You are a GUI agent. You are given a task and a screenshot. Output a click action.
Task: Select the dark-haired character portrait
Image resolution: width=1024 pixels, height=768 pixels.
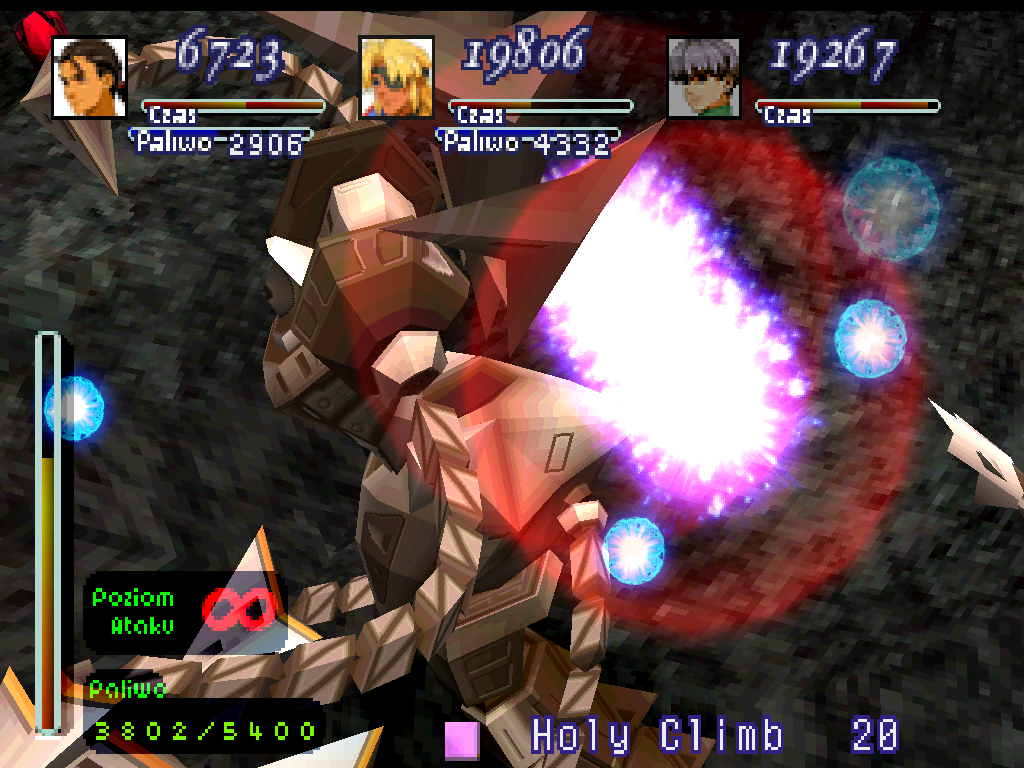pyautogui.click(x=89, y=77)
